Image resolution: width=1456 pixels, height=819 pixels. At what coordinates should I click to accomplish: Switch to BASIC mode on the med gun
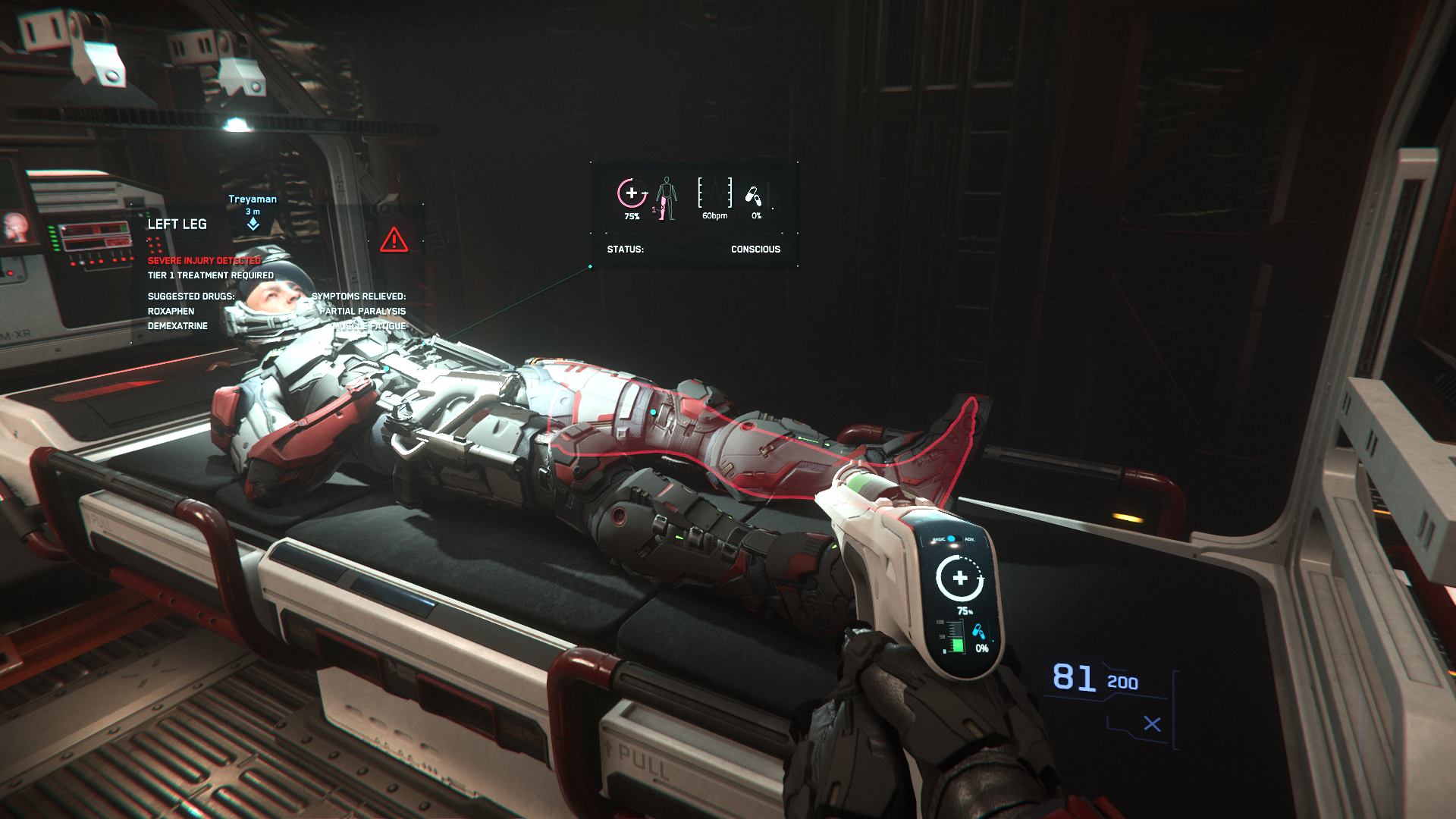[940, 538]
